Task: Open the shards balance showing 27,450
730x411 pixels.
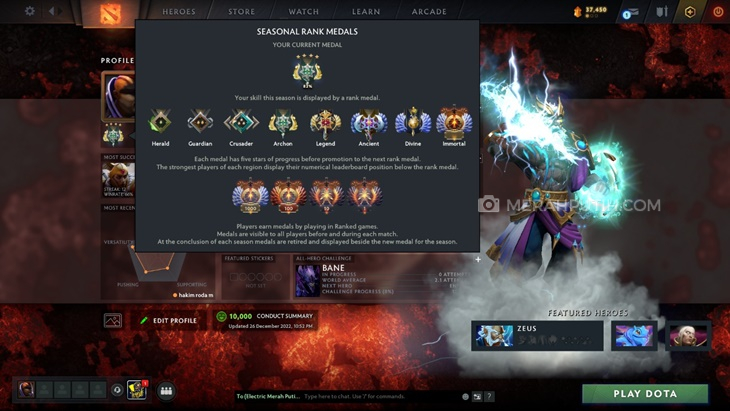Action: [x=591, y=11]
